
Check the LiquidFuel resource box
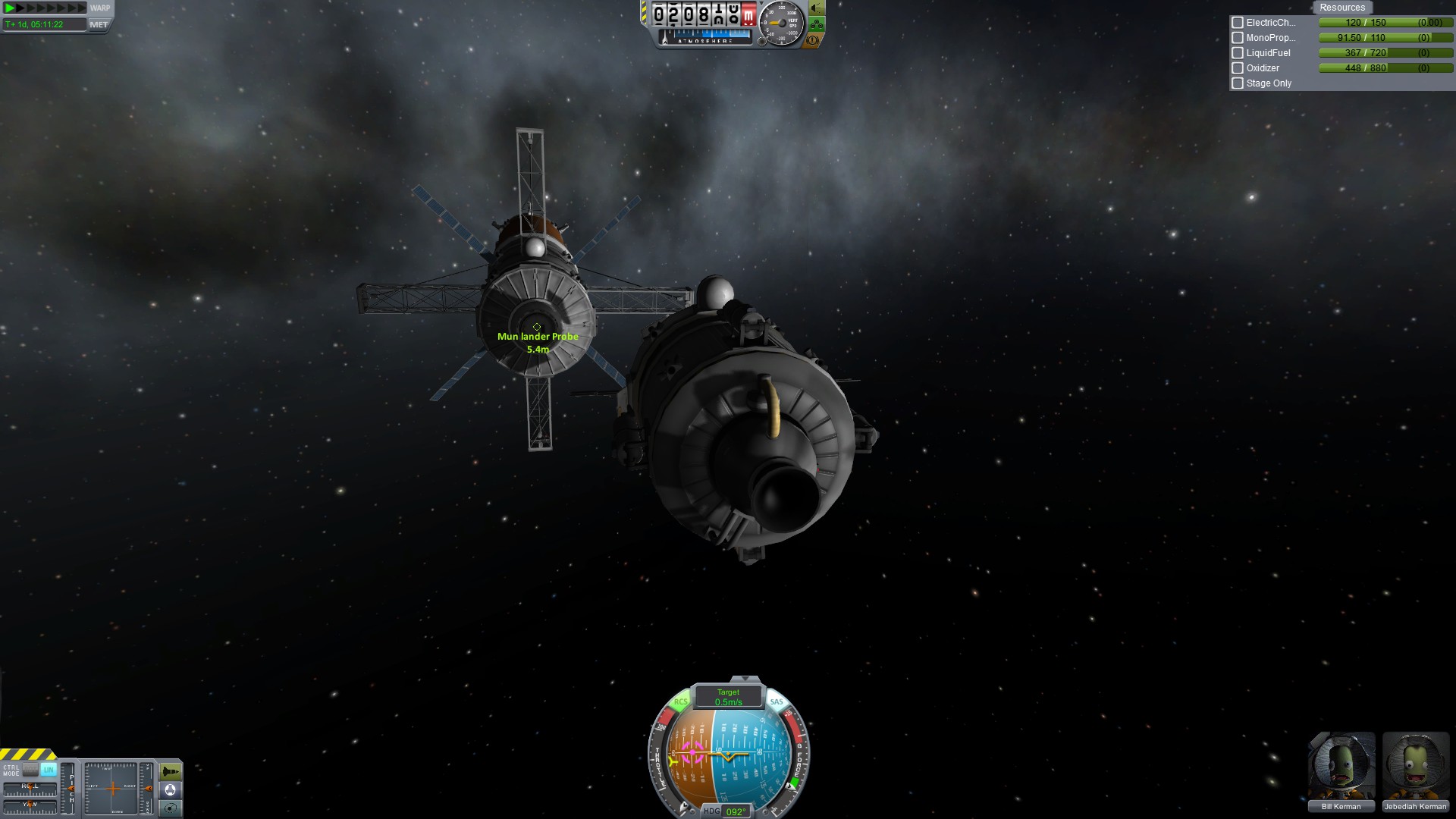tap(1238, 53)
